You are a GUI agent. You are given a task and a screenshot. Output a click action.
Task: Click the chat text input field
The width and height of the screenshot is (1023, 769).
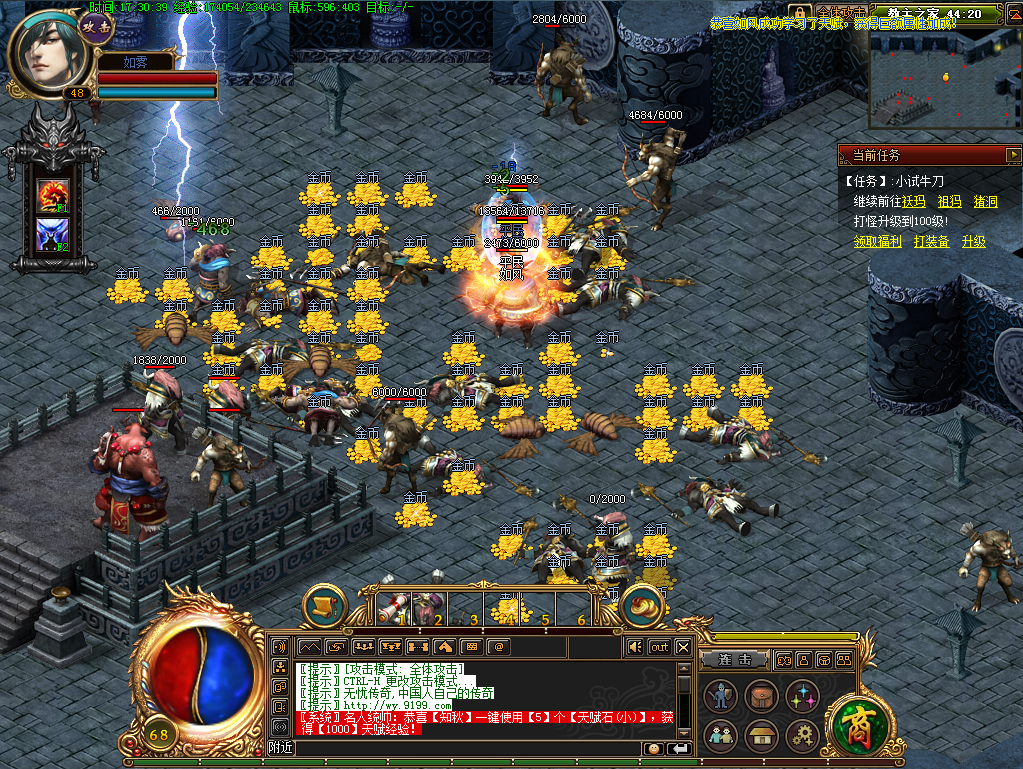pyautogui.click(x=470, y=748)
